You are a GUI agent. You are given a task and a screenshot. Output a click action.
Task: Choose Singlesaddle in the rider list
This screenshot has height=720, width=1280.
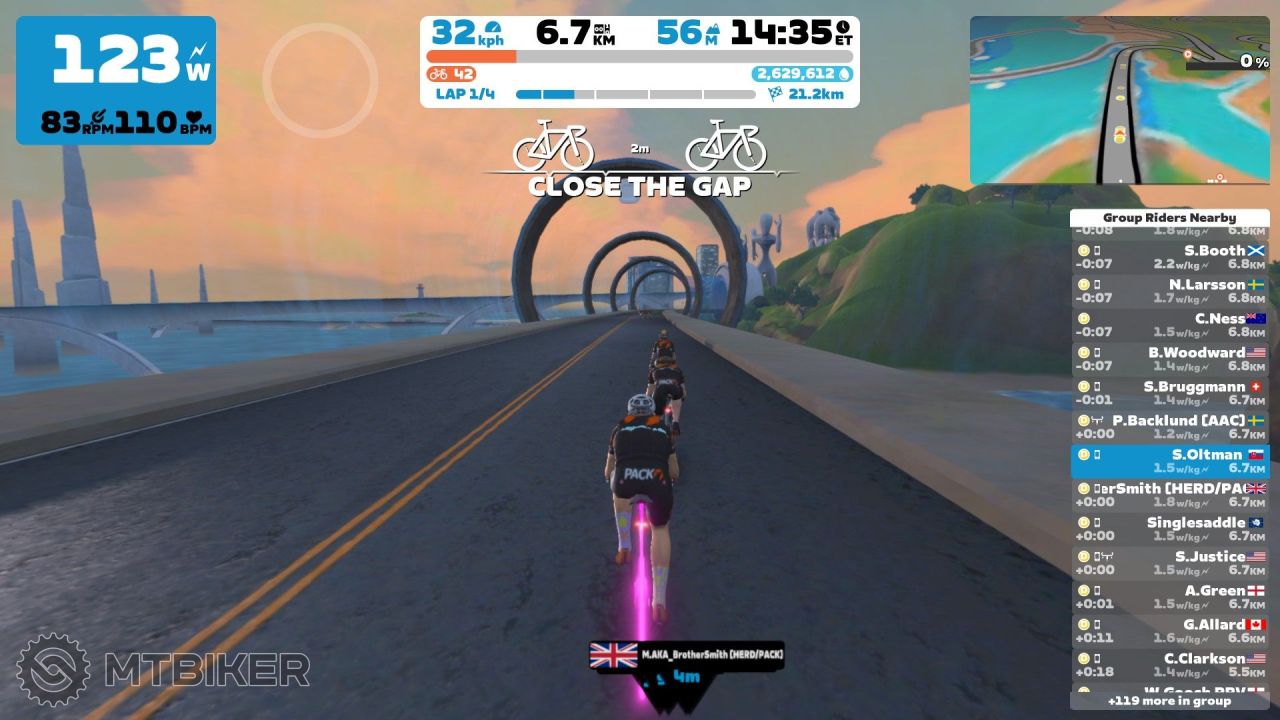(1169, 529)
